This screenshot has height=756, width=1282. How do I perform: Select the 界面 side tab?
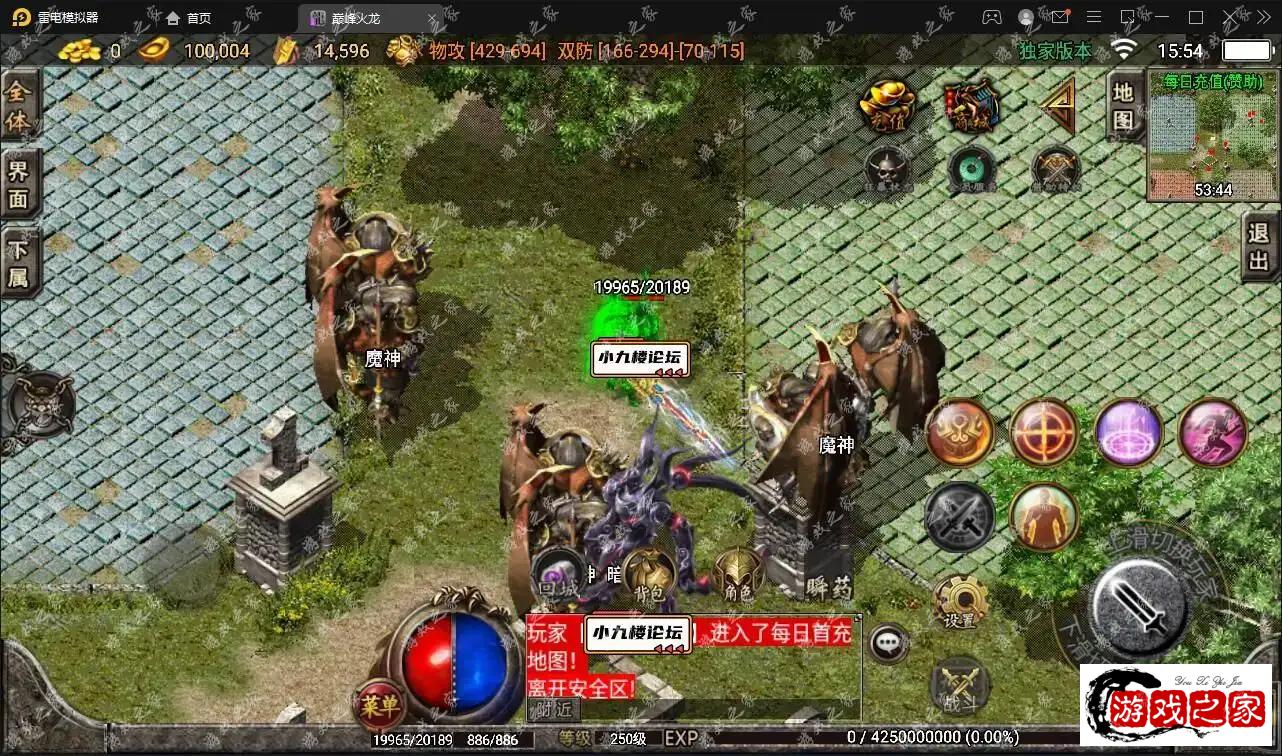pos(19,183)
